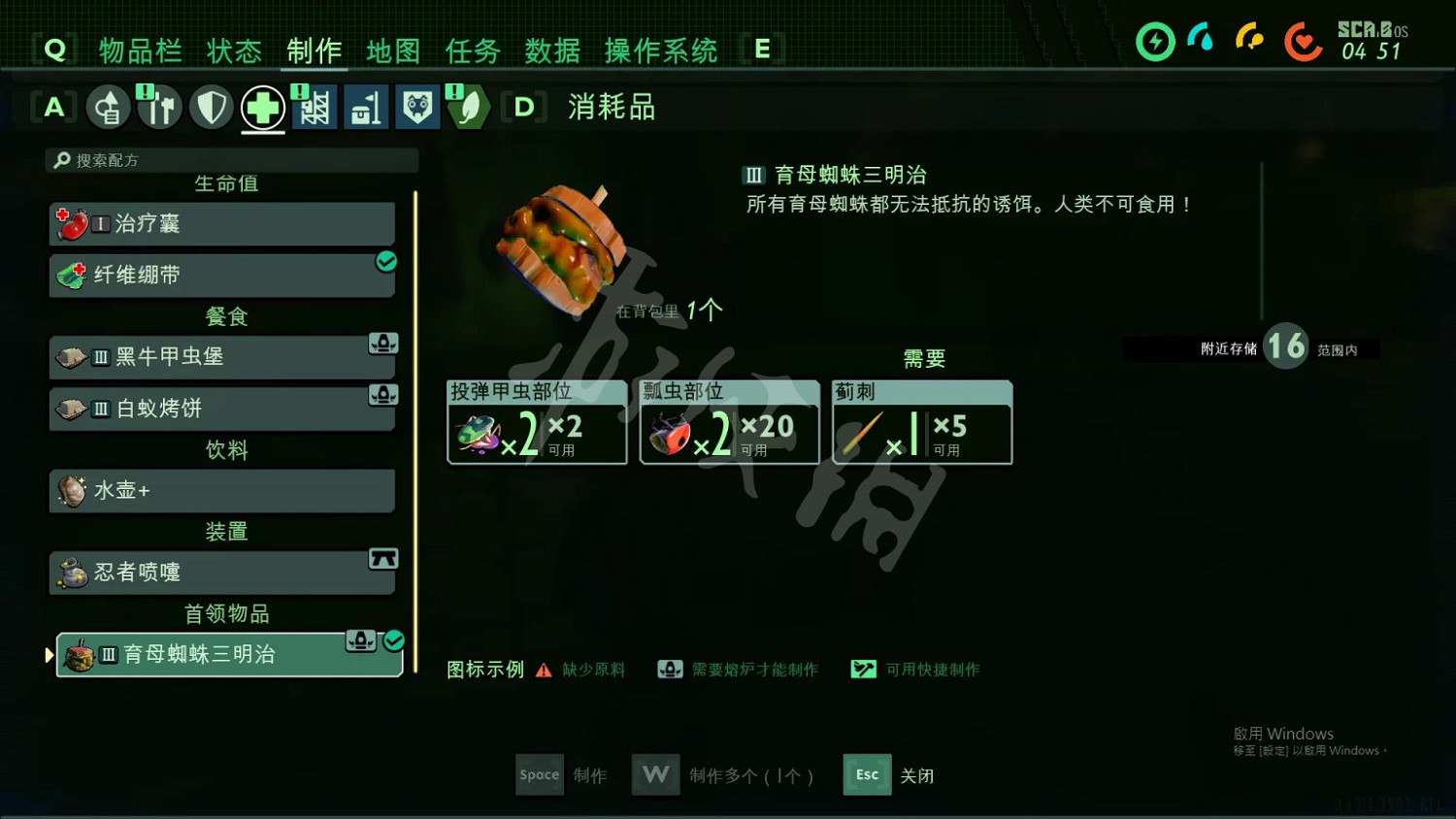This screenshot has width=1456, height=819.
Task: Click the lightning stamina icon in top right
Action: coord(1155,42)
